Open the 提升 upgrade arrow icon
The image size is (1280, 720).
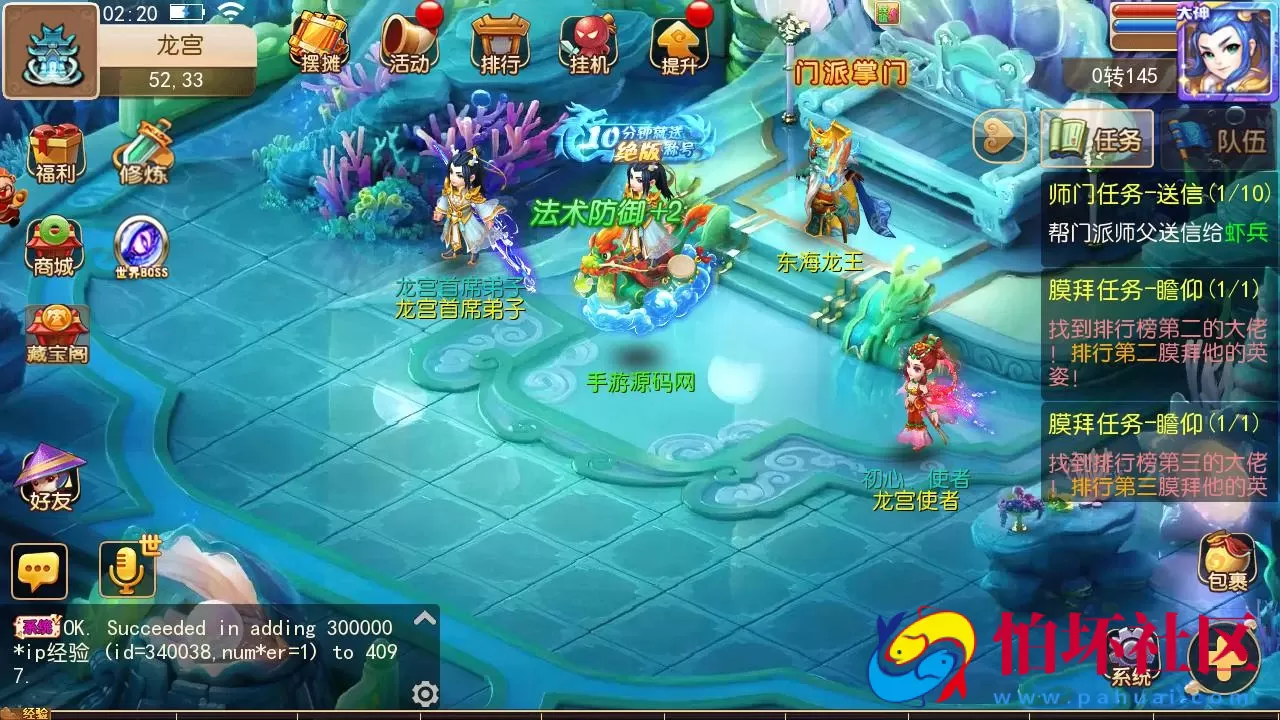[679, 44]
